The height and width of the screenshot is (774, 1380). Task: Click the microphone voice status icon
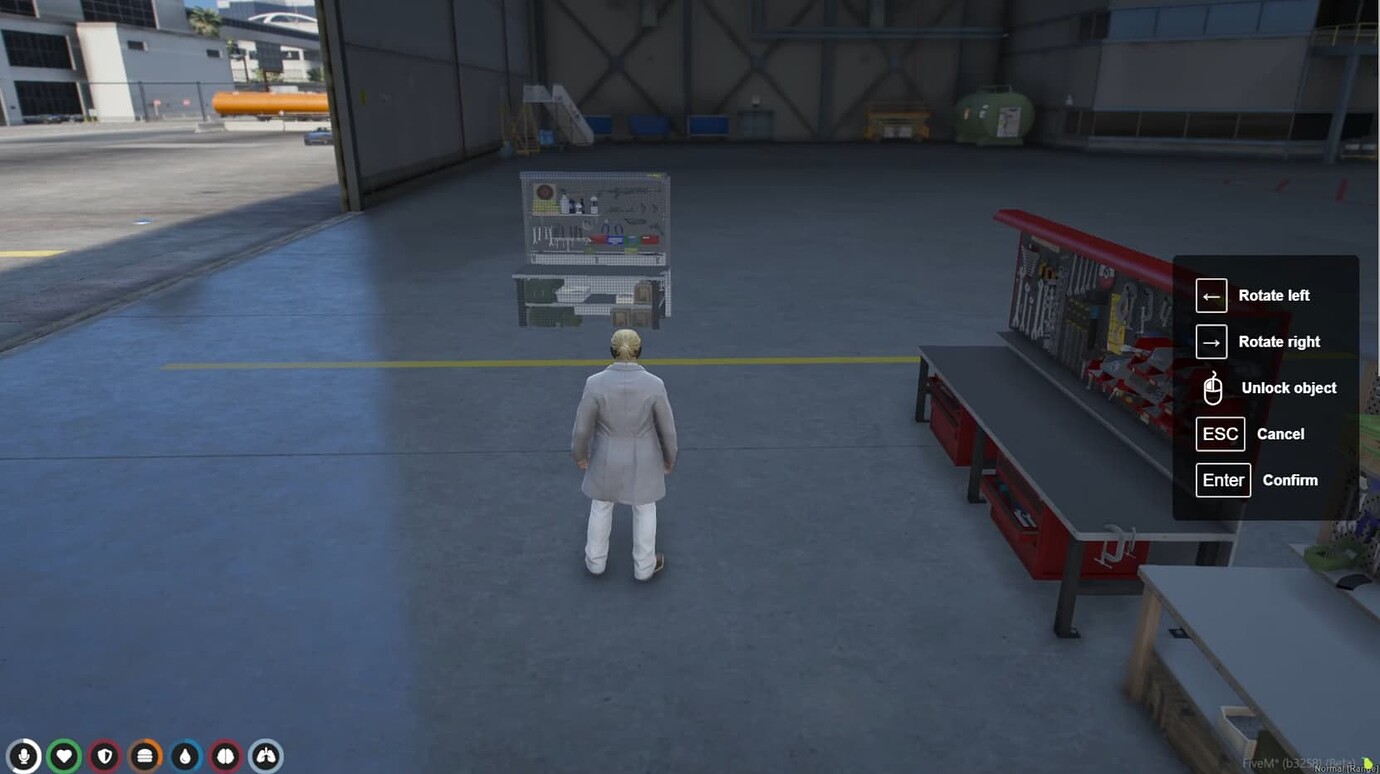(x=24, y=756)
